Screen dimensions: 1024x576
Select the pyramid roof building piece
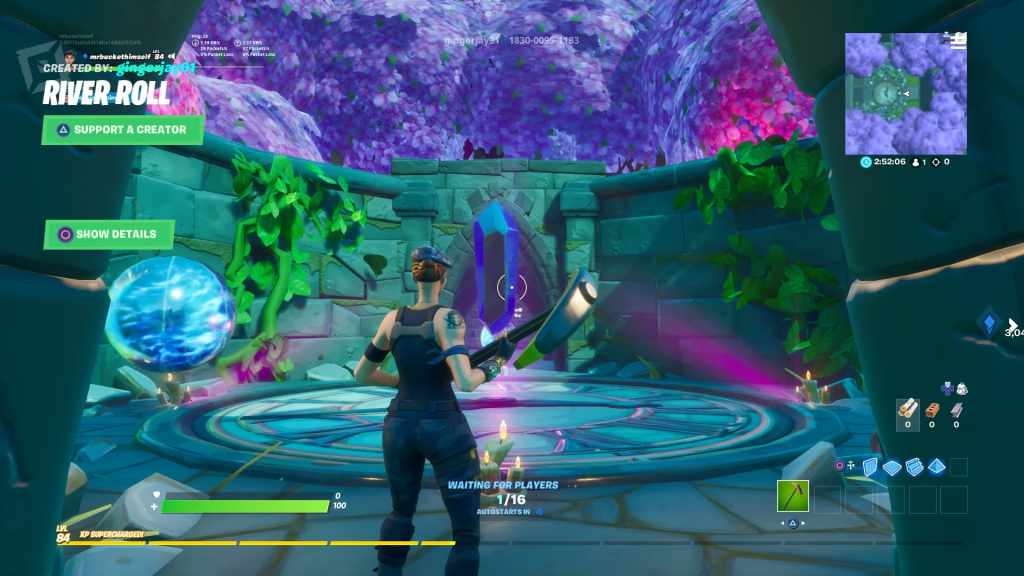(936, 466)
